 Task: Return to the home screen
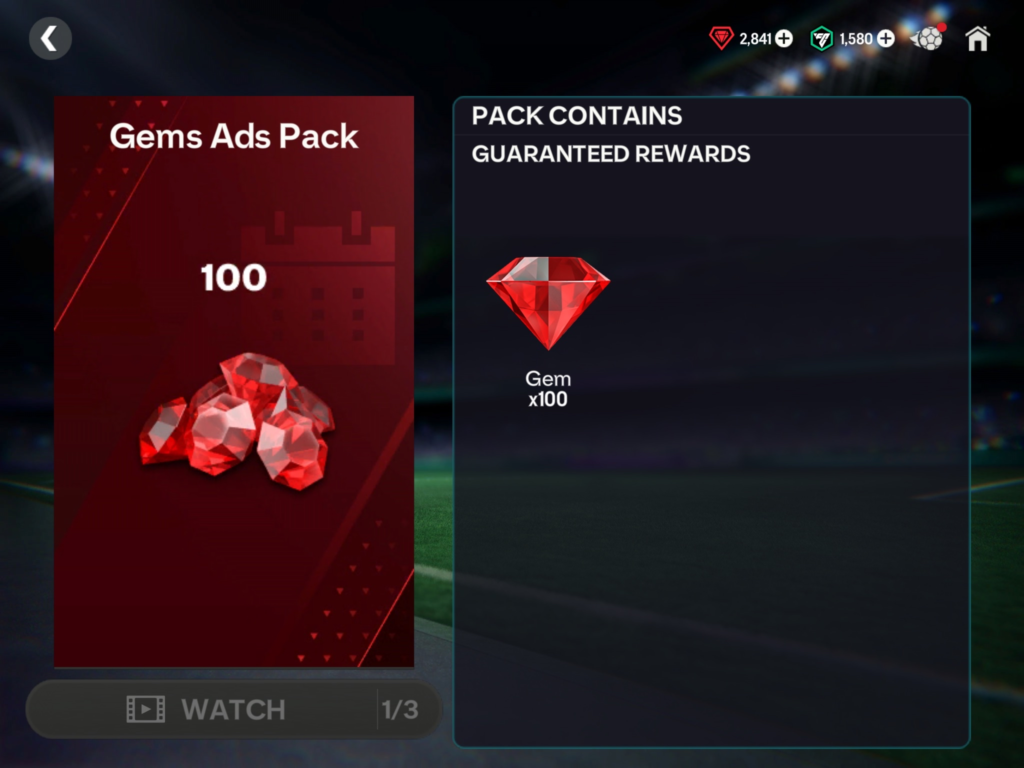(x=977, y=39)
